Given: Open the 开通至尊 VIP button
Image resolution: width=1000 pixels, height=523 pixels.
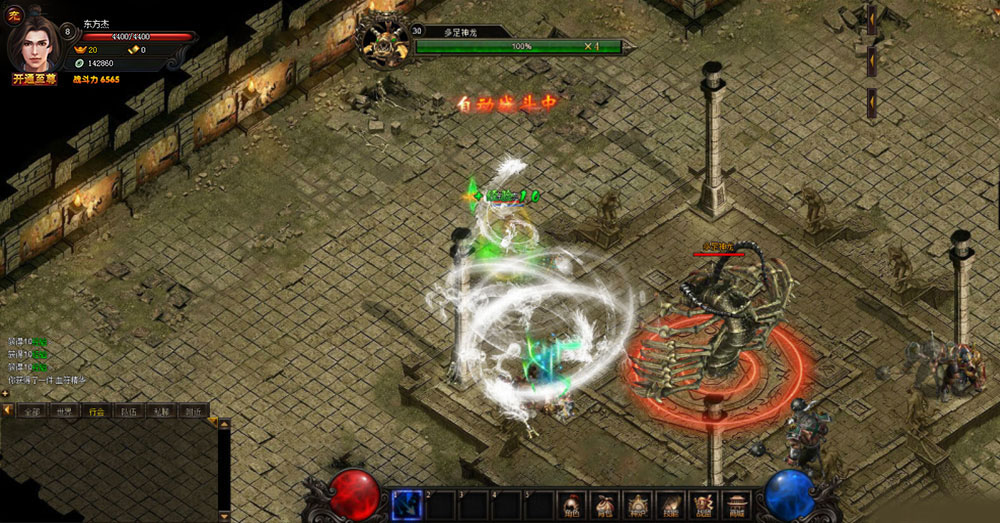Looking at the screenshot, I should coord(36,79).
